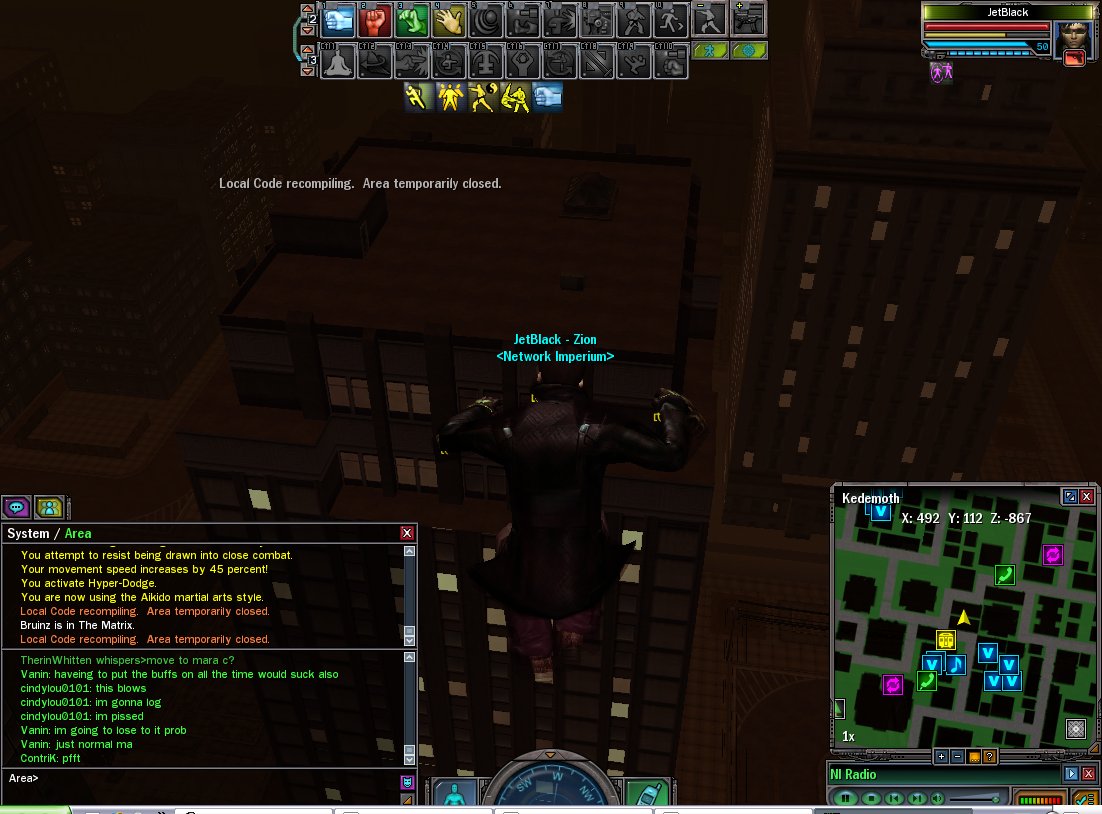Pause the NI Radio playback
This screenshot has width=1102, height=814.
846,798
